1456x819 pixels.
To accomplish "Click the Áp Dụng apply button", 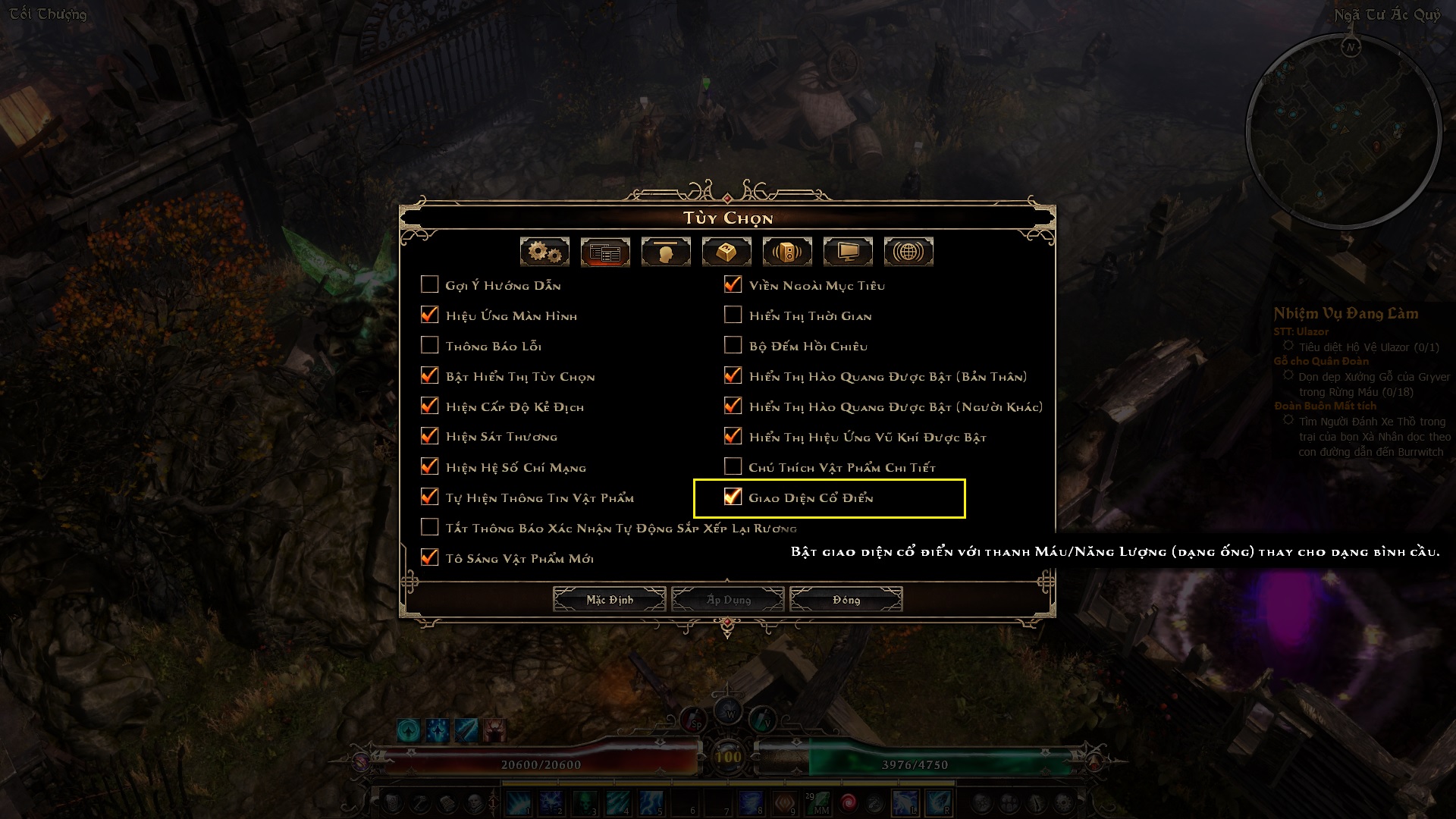I will tap(728, 600).
